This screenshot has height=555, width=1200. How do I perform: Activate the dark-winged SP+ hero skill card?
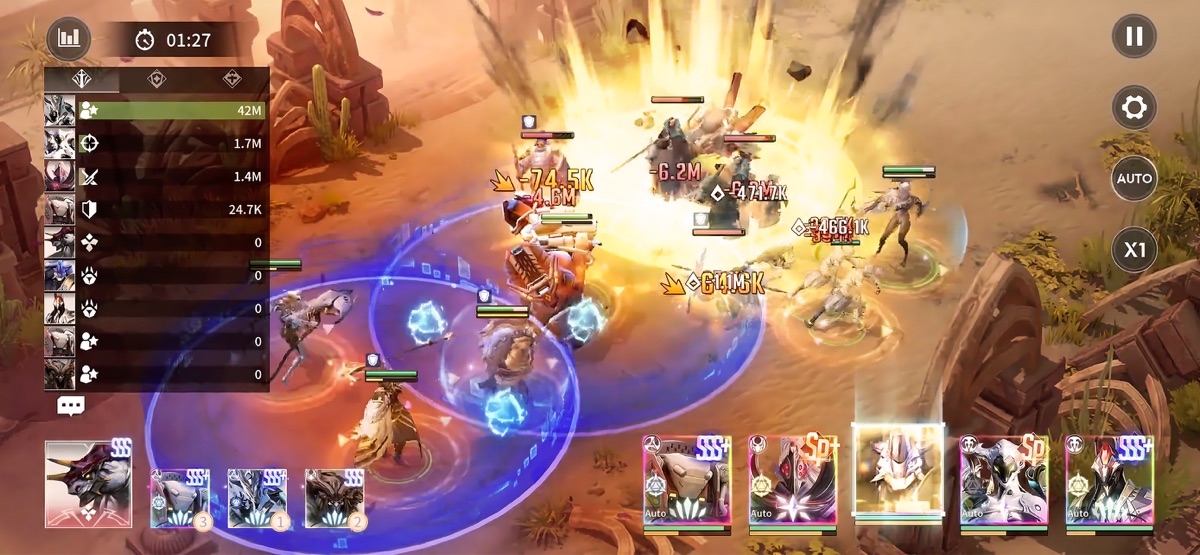click(x=792, y=482)
